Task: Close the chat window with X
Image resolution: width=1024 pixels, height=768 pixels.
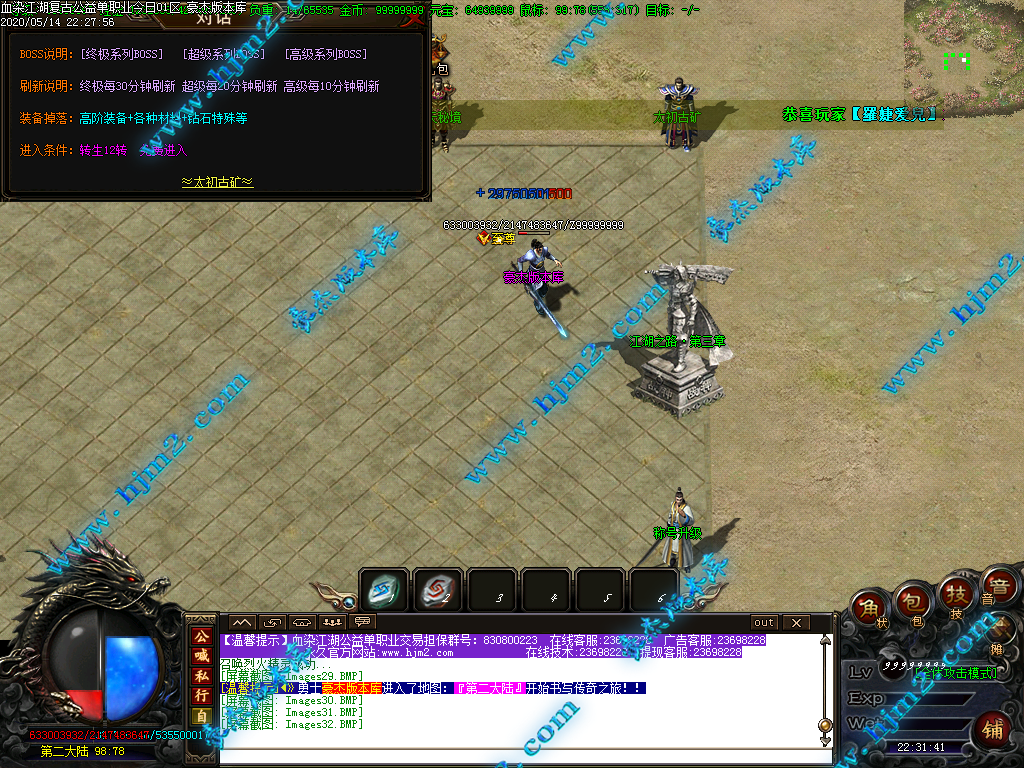Action: [796, 622]
